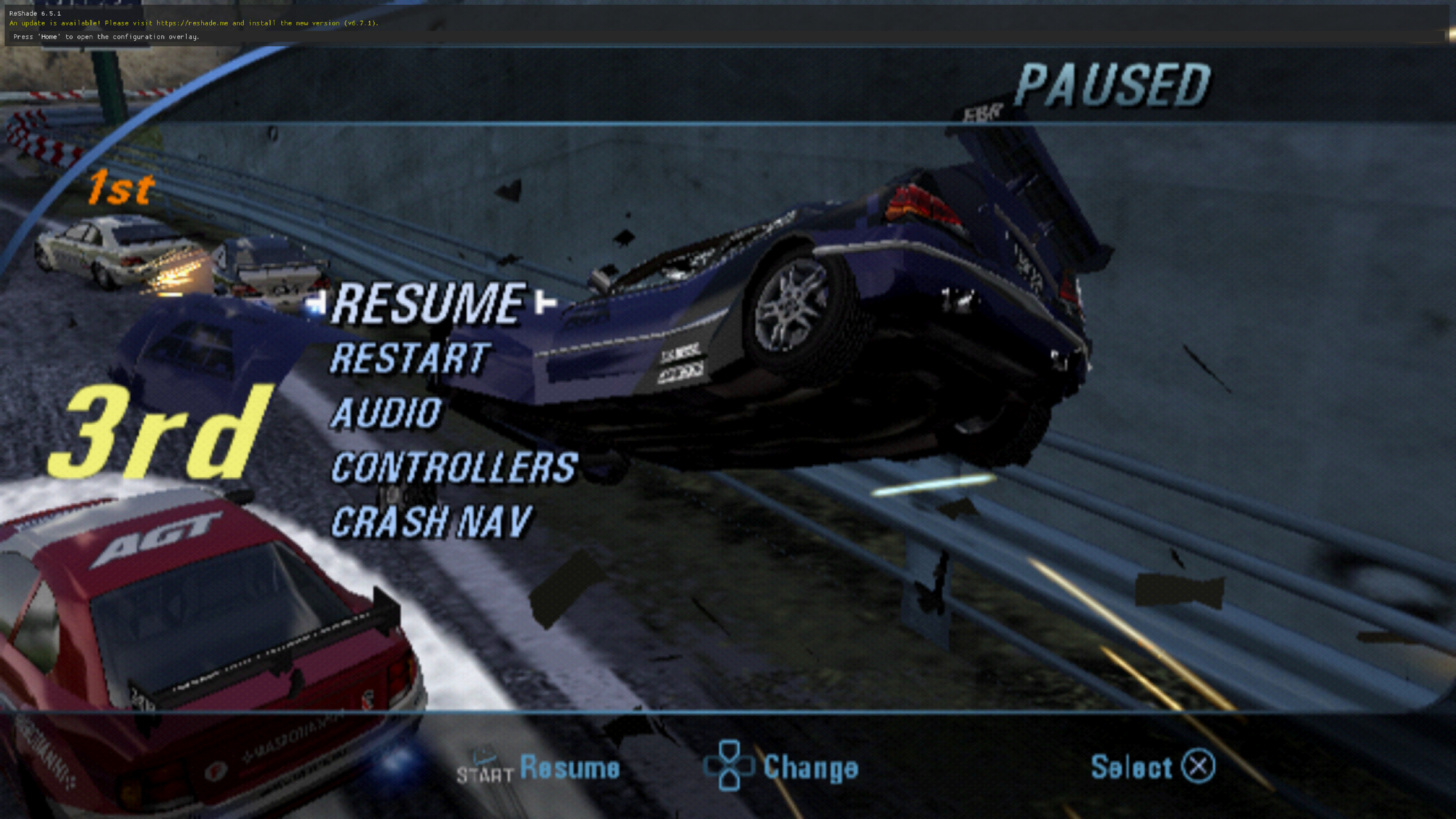Click the reshade.me update link
This screenshot has height=819, width=1456.
point(192,23)
